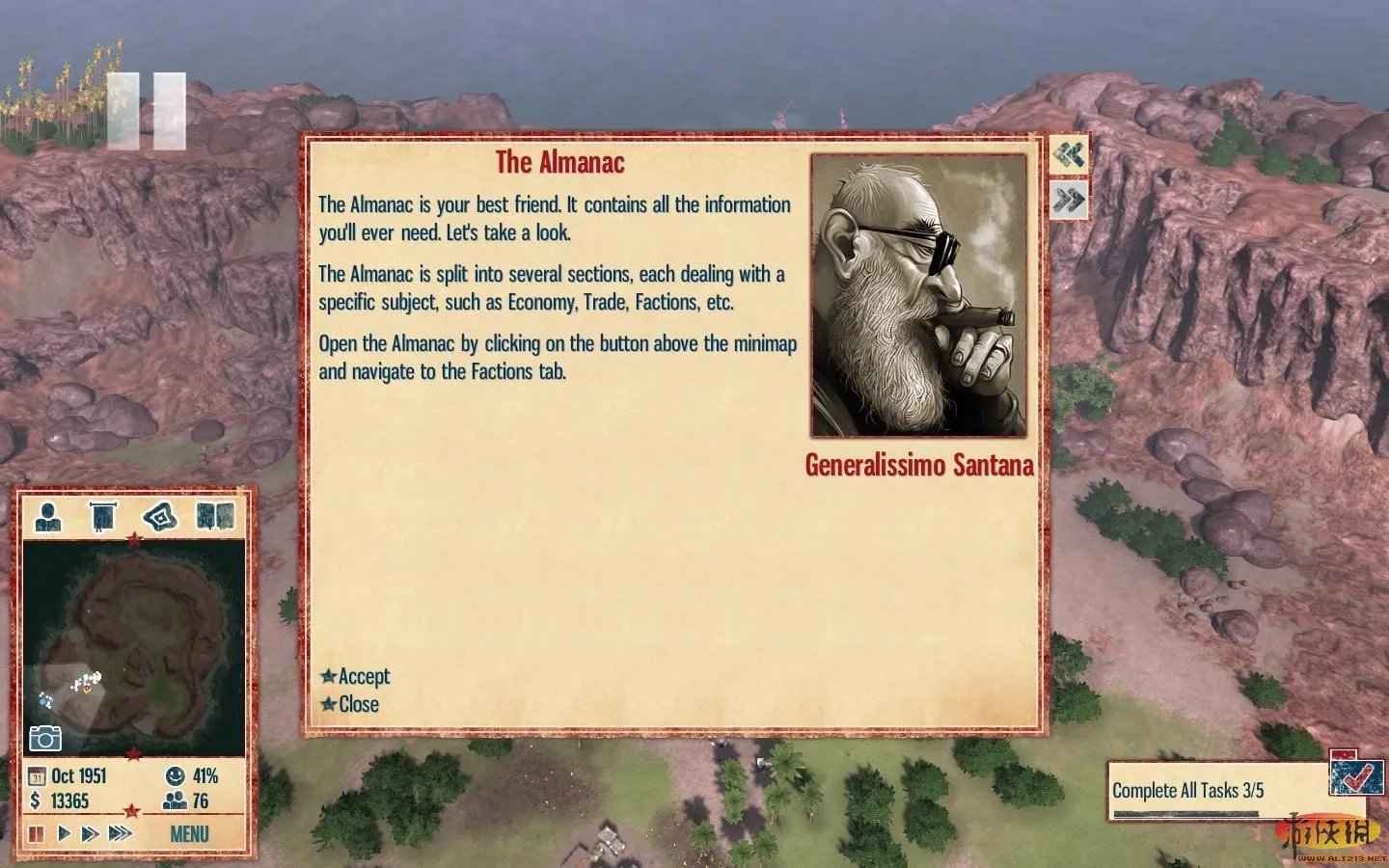Open the Almanac book icon
Screen dimensions: 1389x868
click(x=214, y=517)
